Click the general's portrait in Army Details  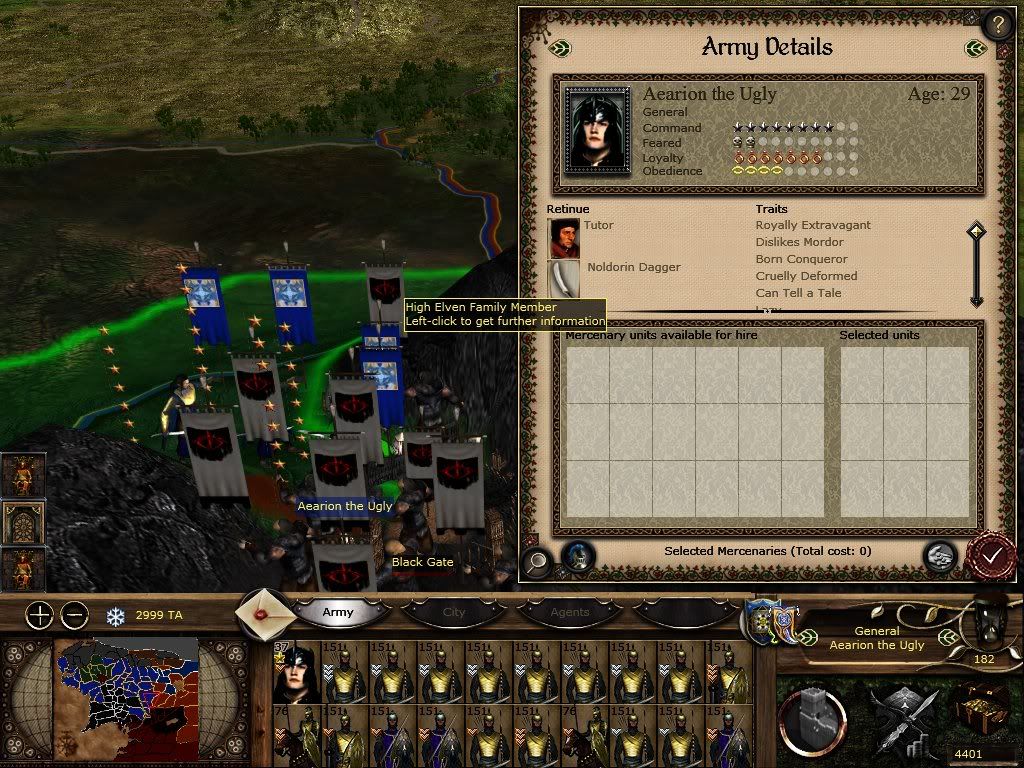point(598,129)
